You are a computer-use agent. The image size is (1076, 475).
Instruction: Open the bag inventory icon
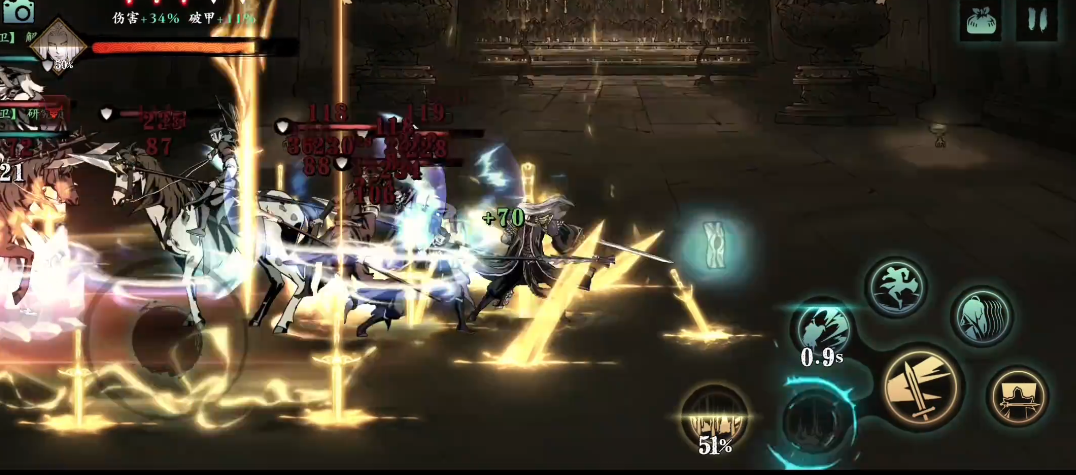click(981, 20)
